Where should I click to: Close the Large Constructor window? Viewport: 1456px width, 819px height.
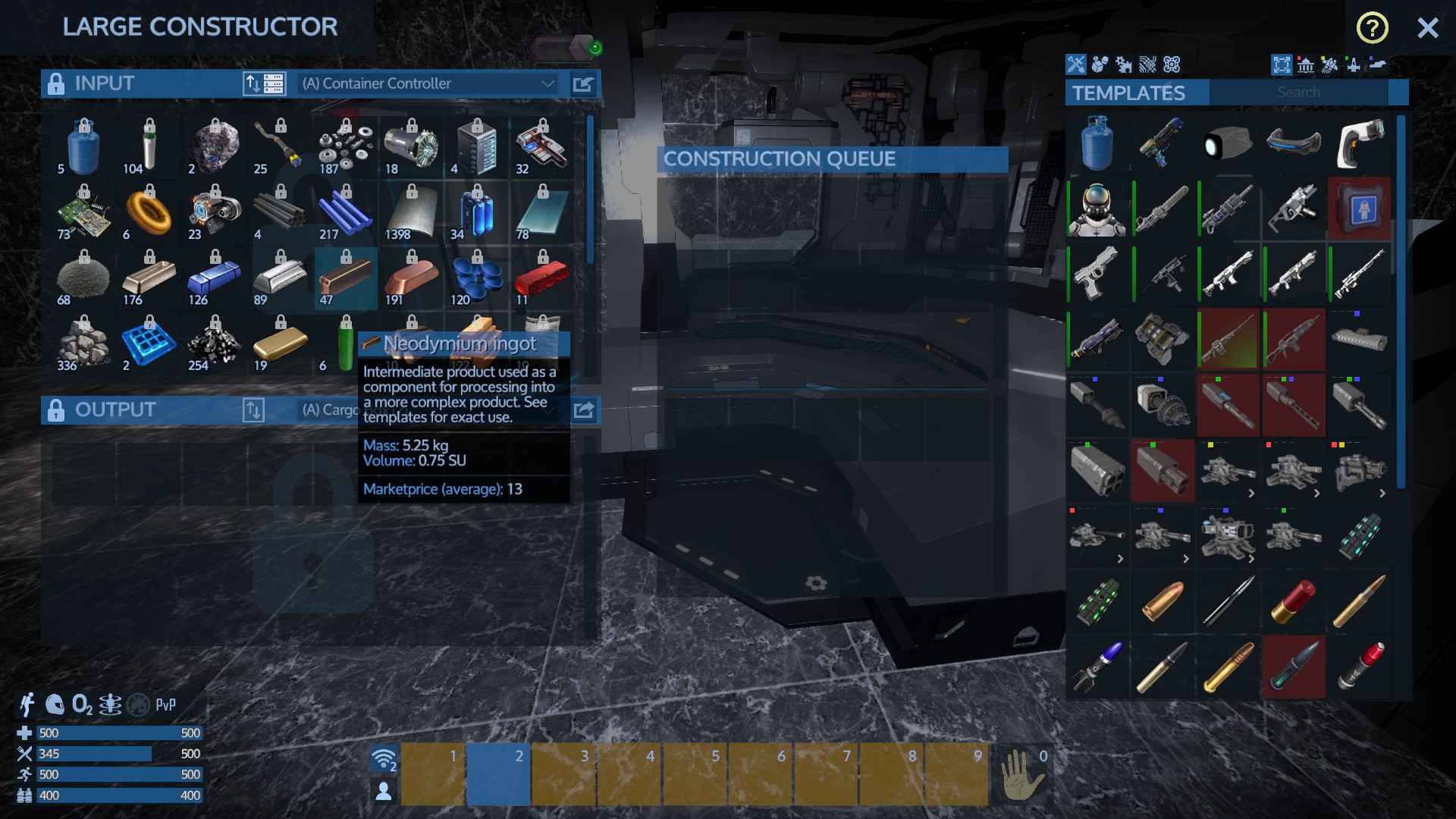pyautogui.click(x=1427, y=29)
